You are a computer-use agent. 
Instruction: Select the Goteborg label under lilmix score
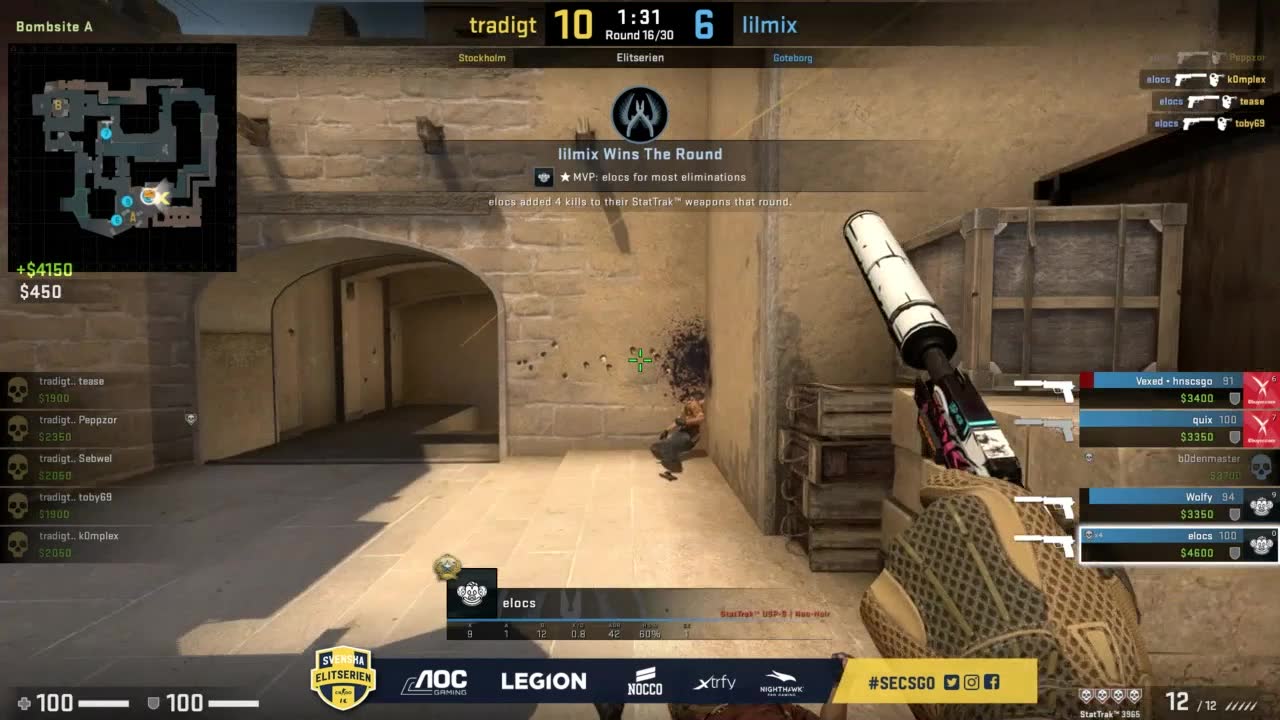[x=793, y=58]
